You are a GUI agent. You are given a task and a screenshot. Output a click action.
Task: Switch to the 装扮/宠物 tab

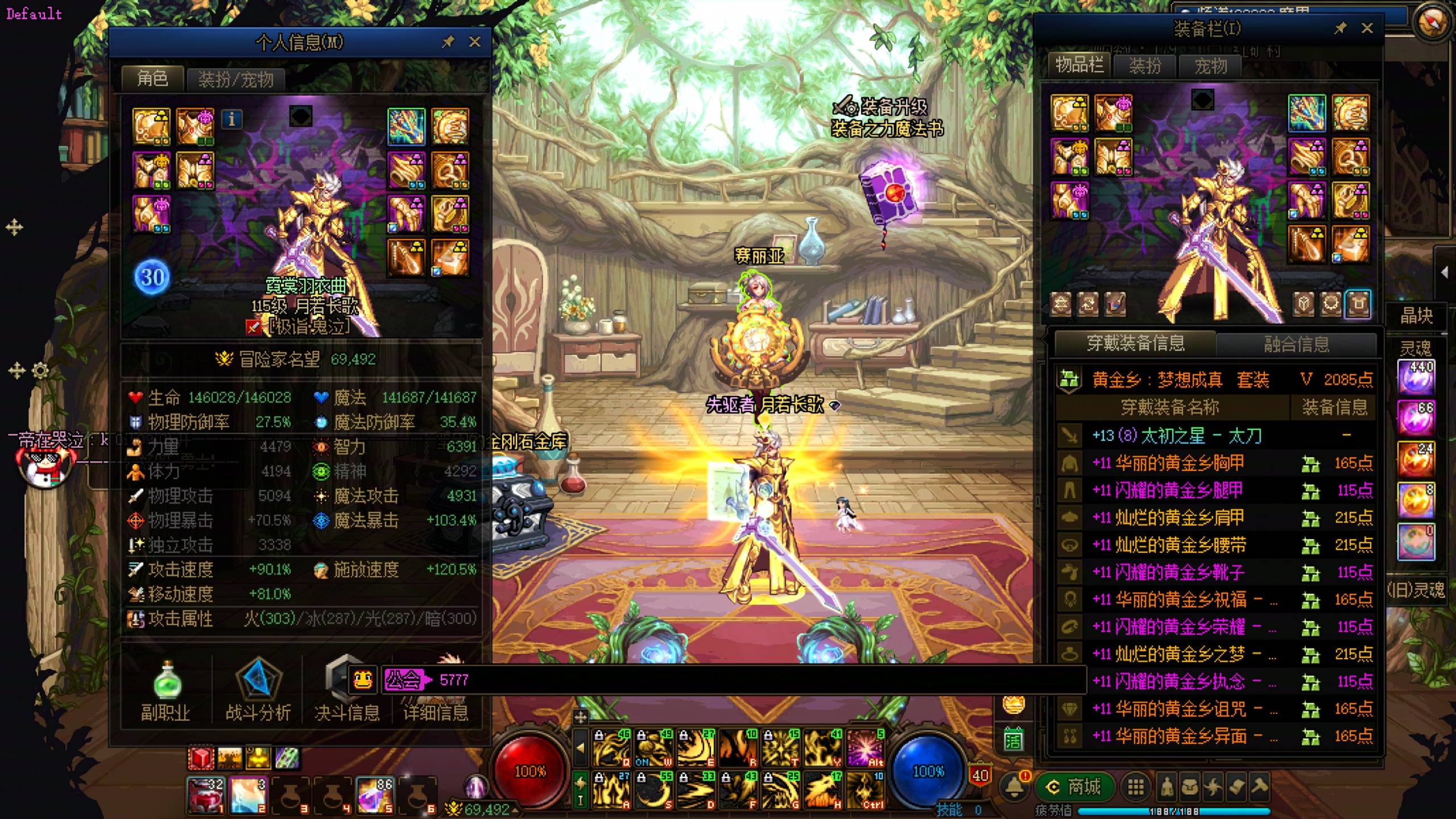point(235,79)
